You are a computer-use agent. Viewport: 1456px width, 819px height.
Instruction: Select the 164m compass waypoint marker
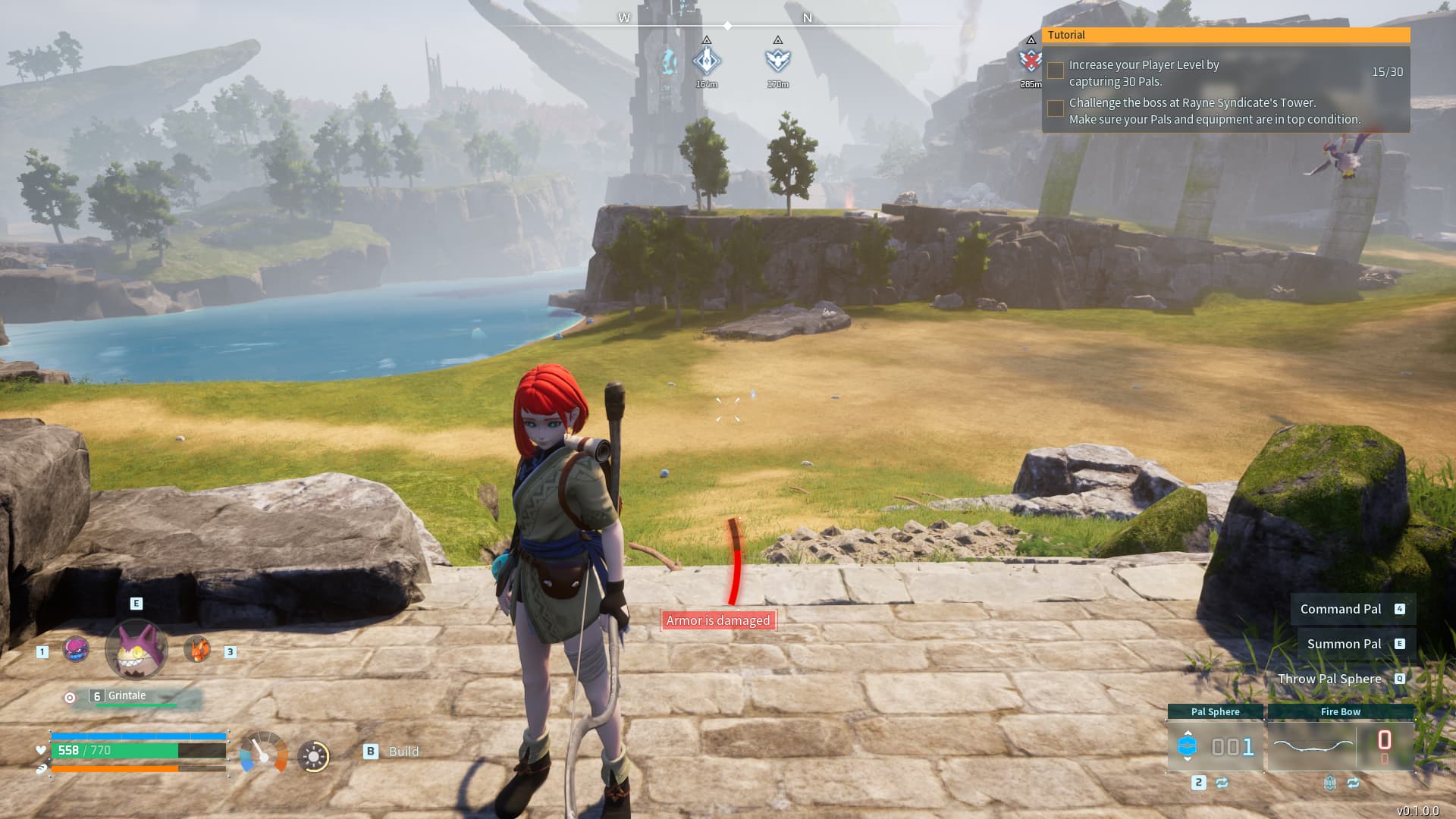coord(707,61)
